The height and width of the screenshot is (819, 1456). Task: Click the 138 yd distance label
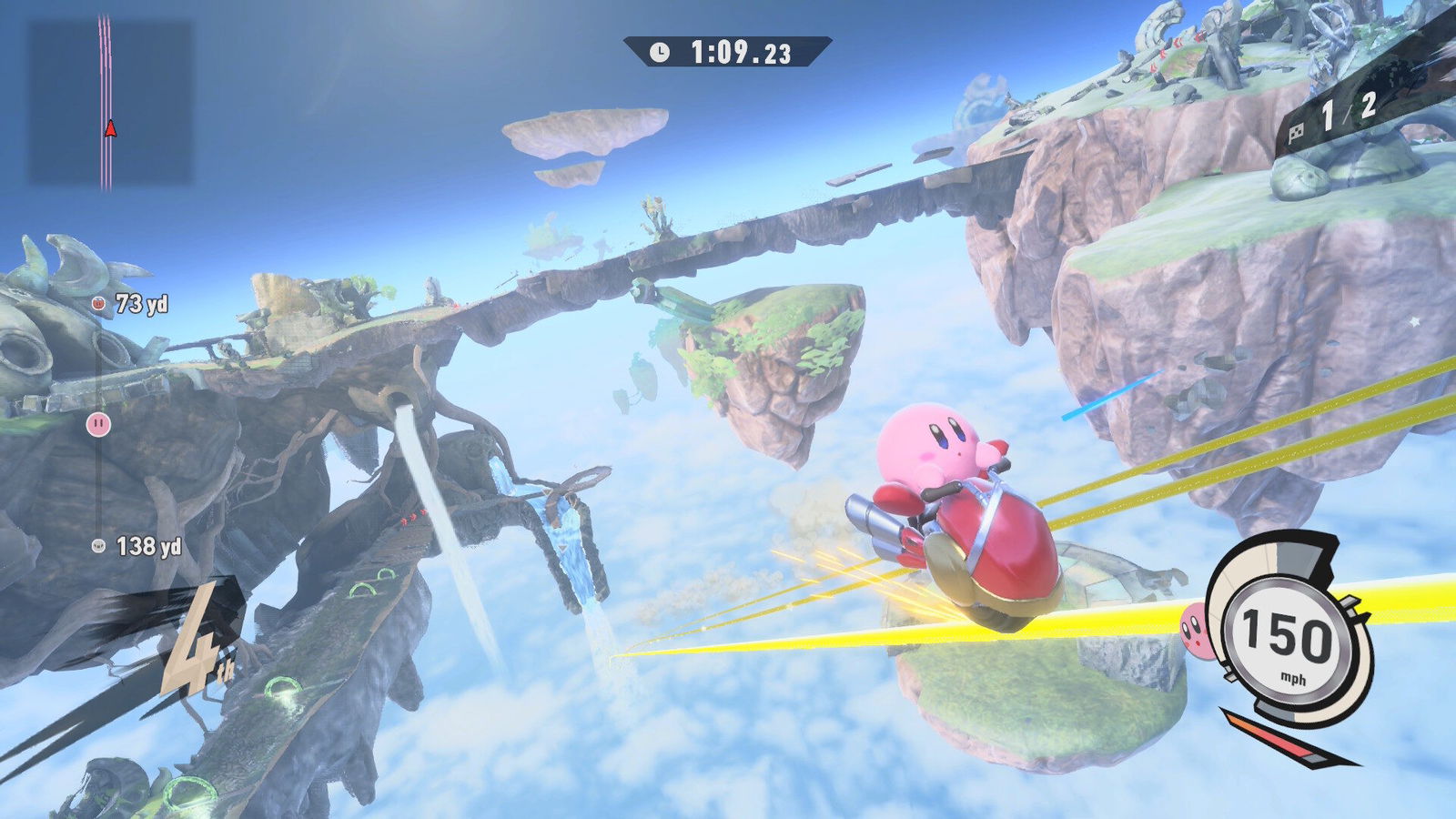150,546
